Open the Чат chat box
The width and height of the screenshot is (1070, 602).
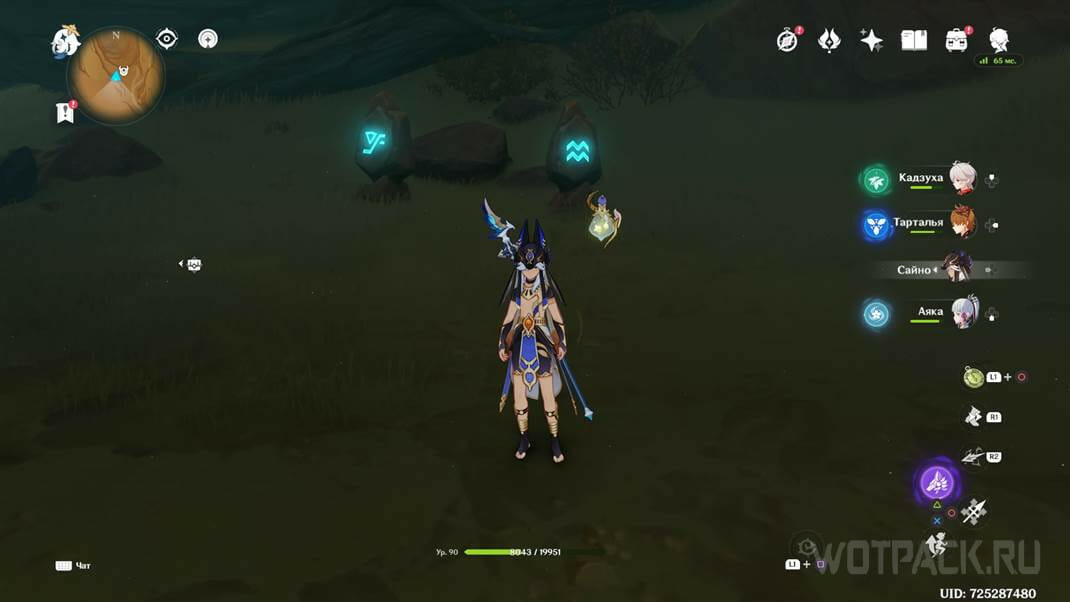tap(73, 566)
